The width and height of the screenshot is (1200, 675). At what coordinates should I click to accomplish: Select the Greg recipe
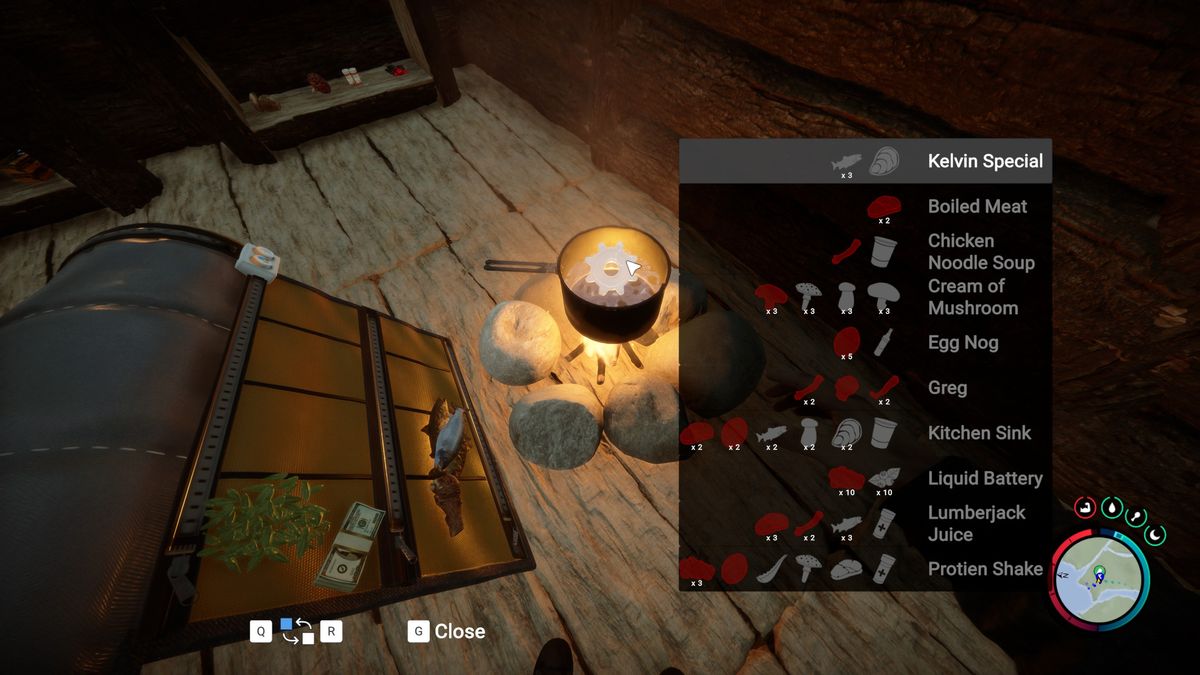[947, 387]
